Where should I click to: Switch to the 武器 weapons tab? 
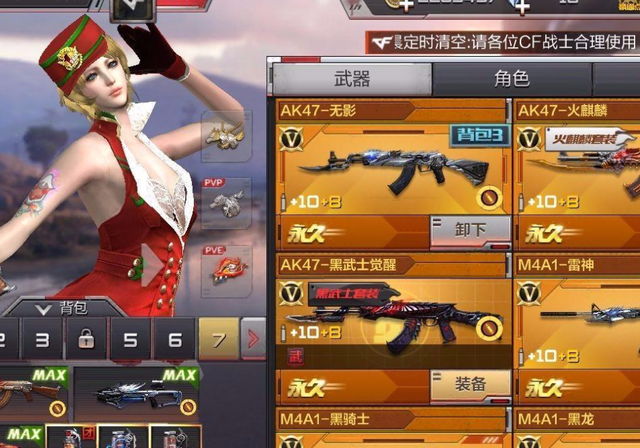pyautogui.click(x=350, y=79)
